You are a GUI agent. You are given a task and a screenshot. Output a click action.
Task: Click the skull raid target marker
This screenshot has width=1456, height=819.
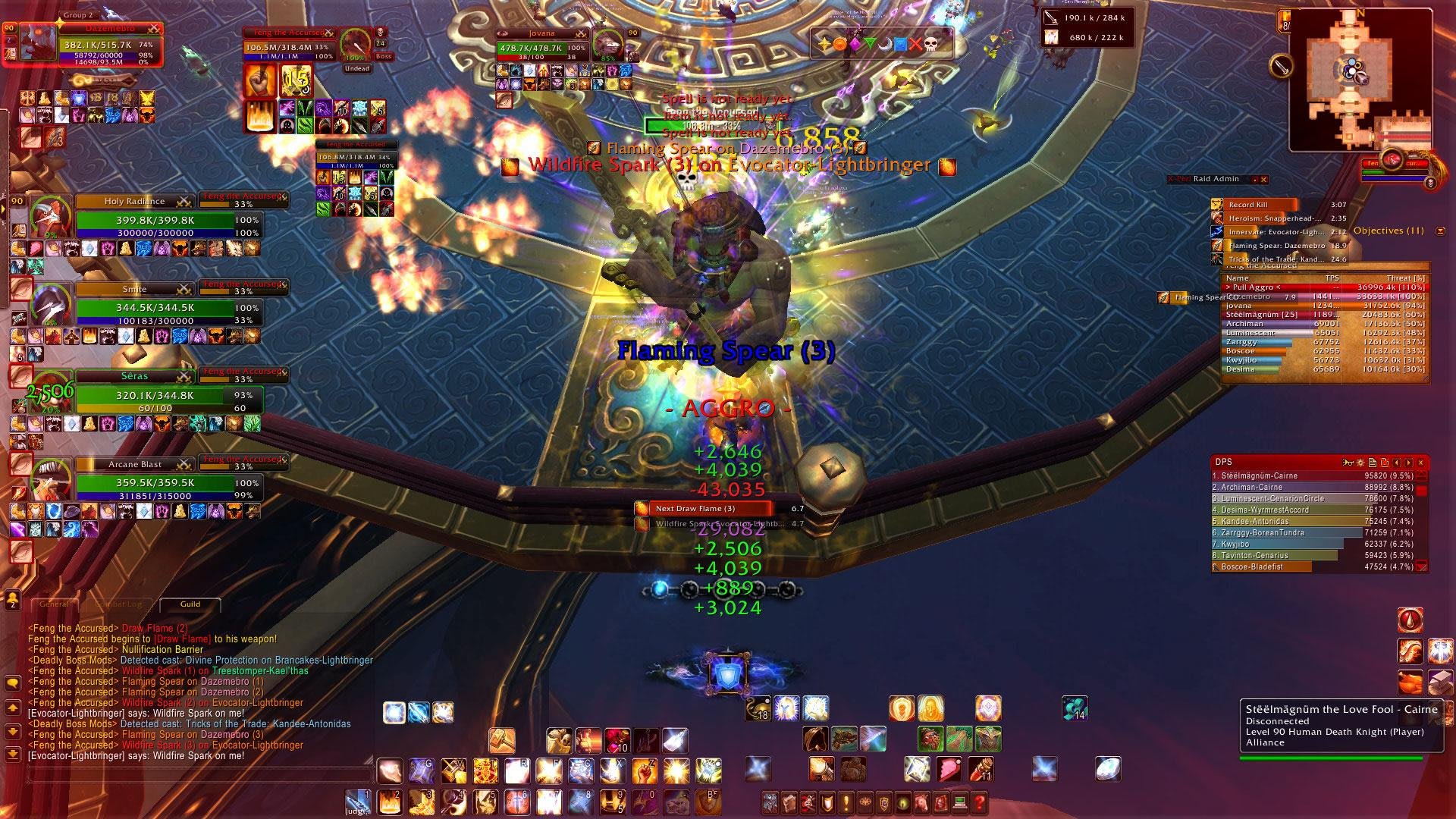pos(931,44)
